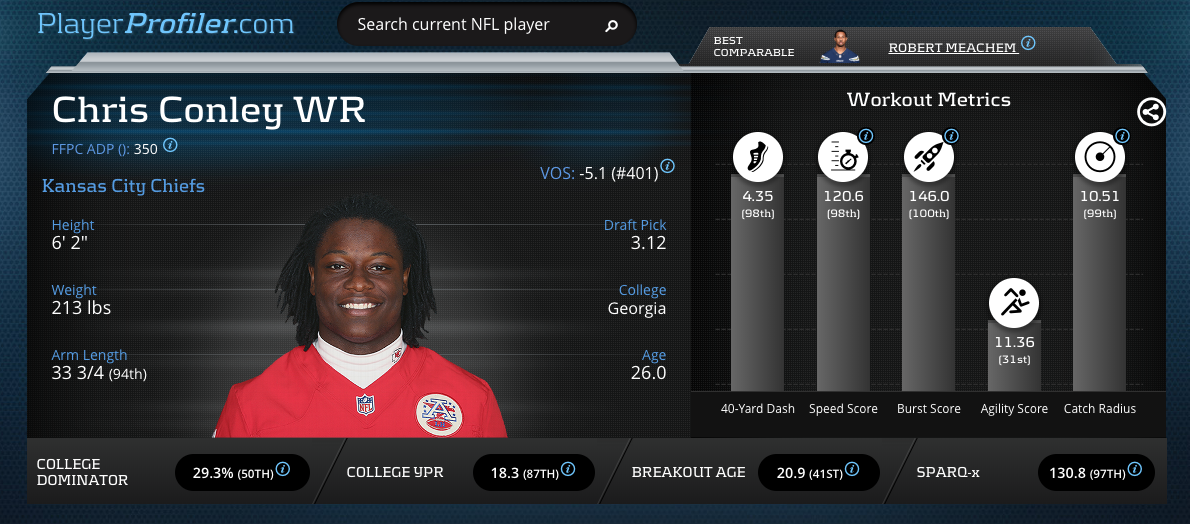The height and width of the screenshot is (524, 1190).
Task: Choose the Burst Score rocket icon
Action: (928, 157)
